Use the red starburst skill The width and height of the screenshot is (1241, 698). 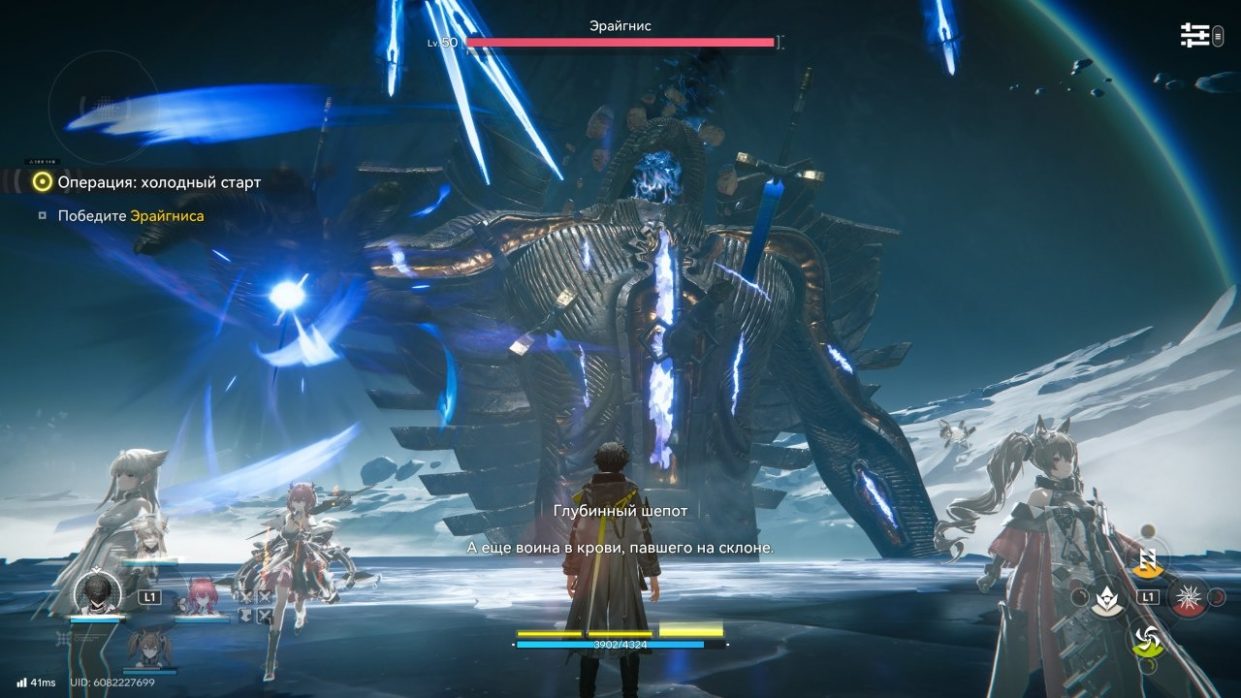[x=1190, y=598]
